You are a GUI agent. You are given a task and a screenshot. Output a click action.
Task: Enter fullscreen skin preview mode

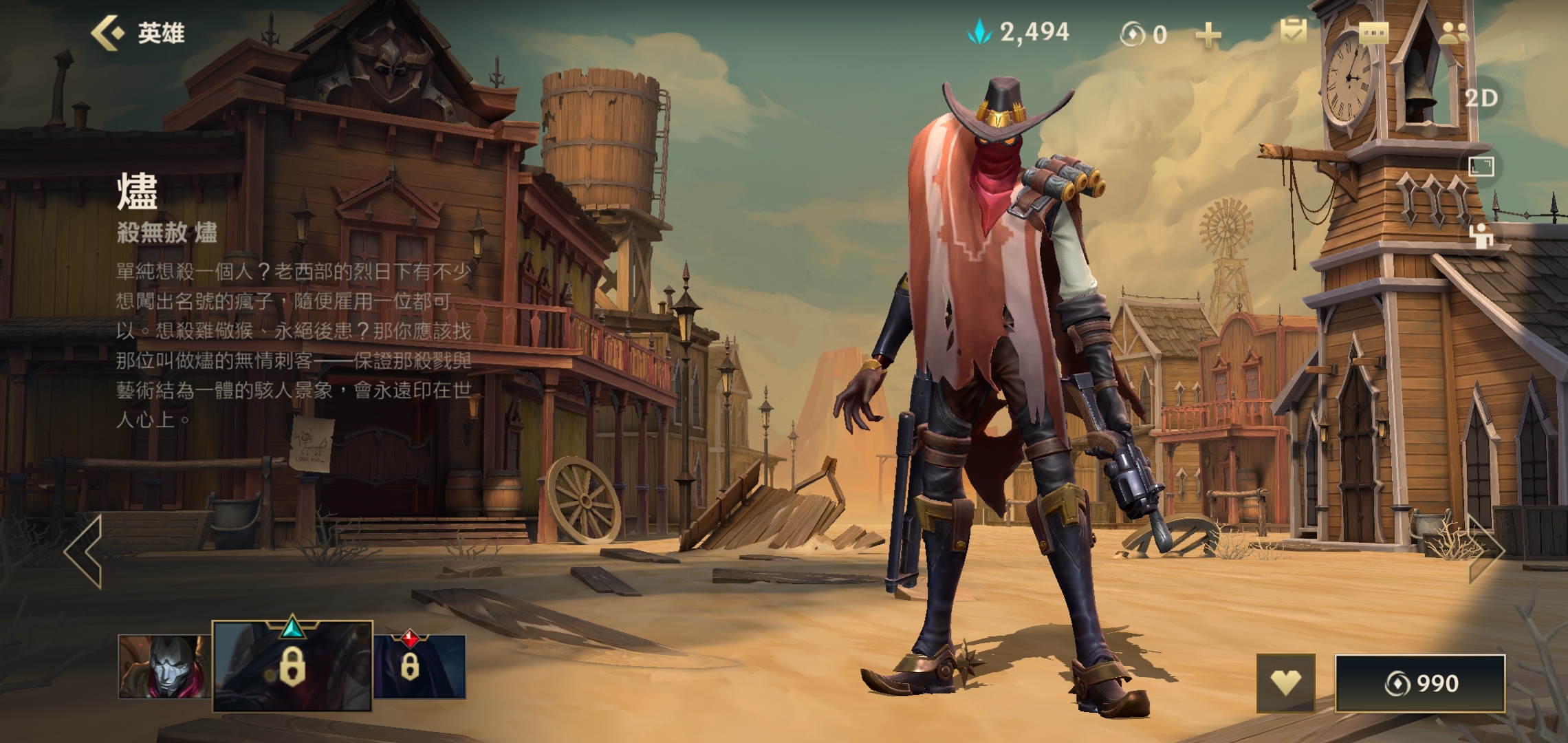click(x=1481, y=166)
